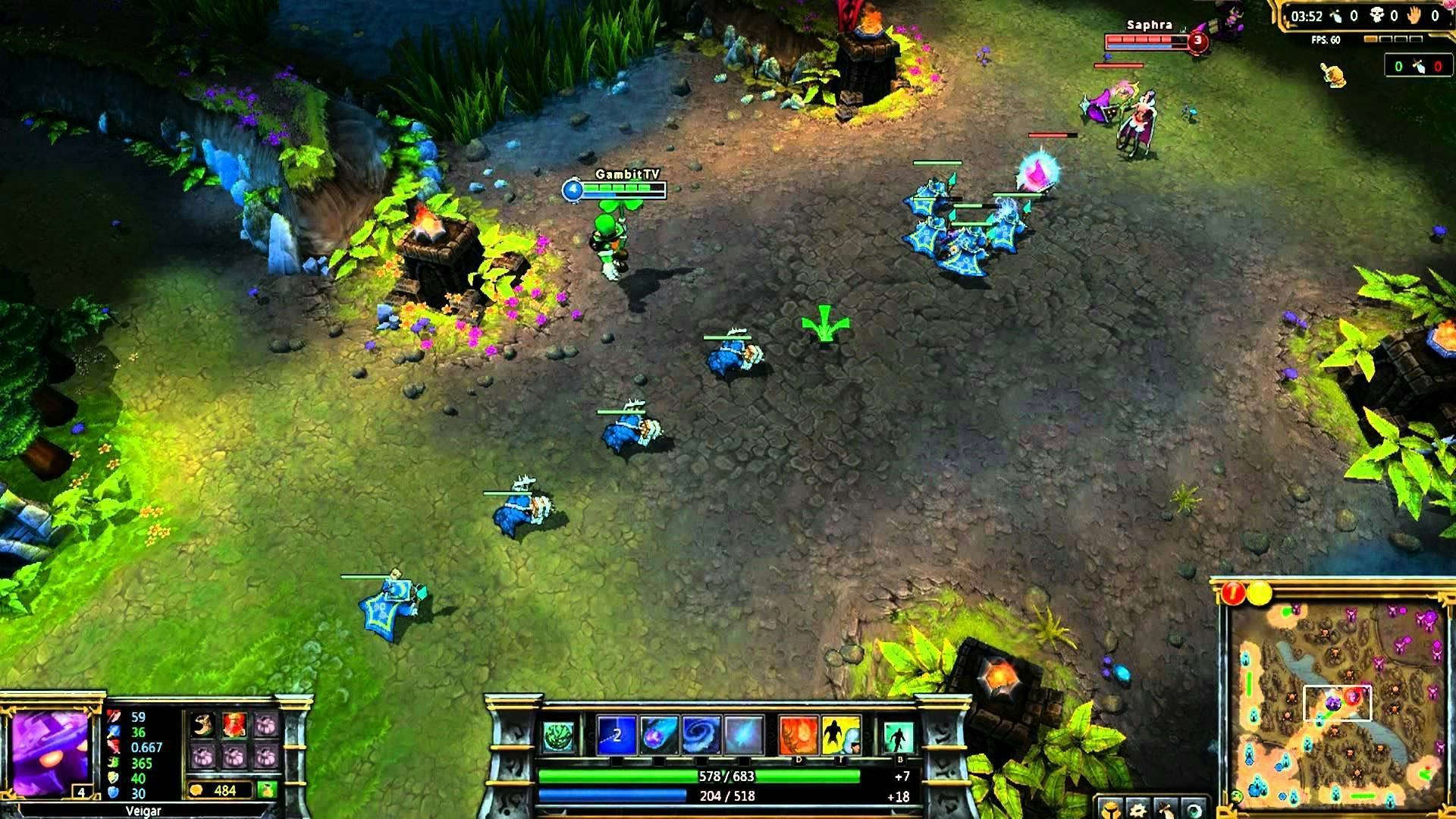Screen dimensions: 1456x819
Task: Click the Recall icon labeled B
Action: (x=899, y=734)
